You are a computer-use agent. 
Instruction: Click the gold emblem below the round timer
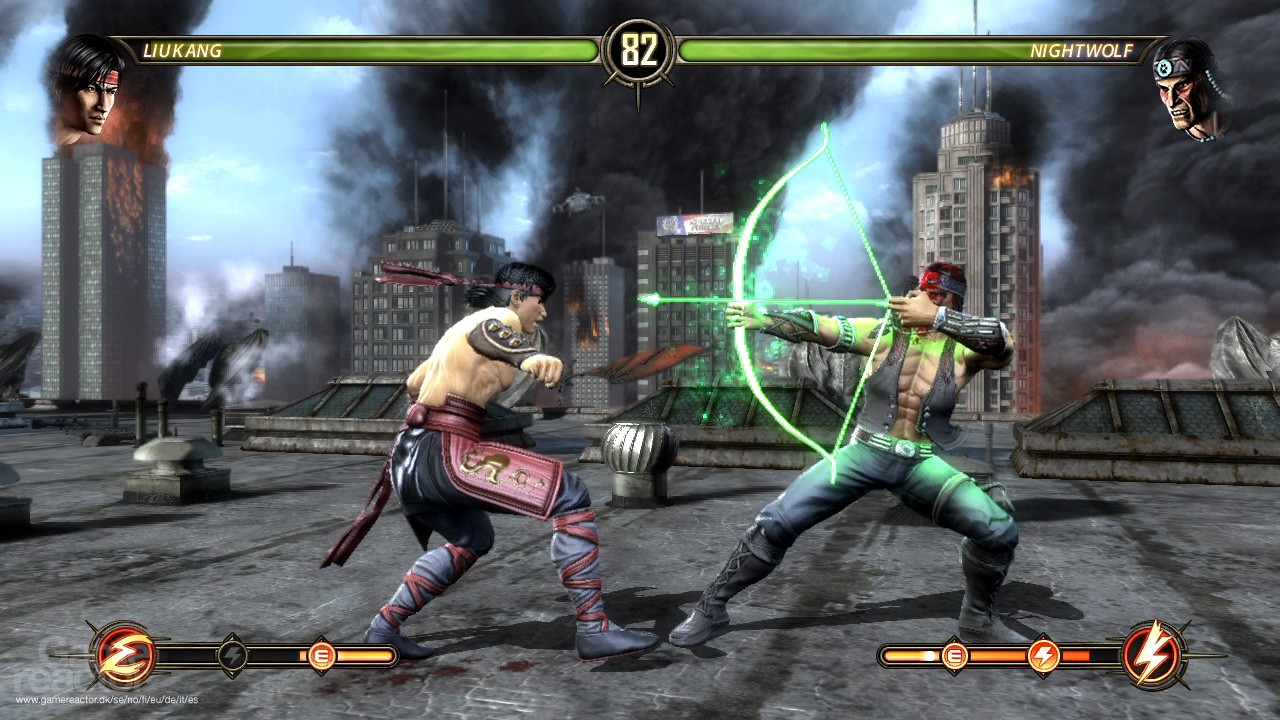click(x=640, y=90)
